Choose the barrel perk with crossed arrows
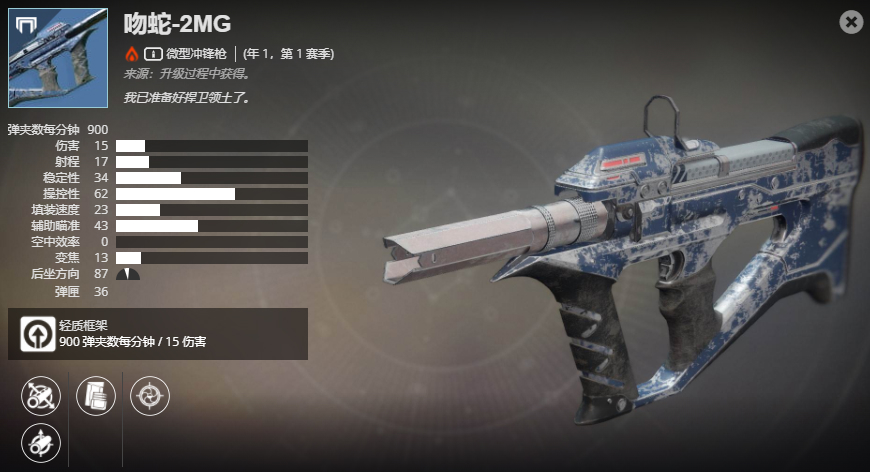The height and width of the screenshot is (472, 870). (x=41, y=396)
